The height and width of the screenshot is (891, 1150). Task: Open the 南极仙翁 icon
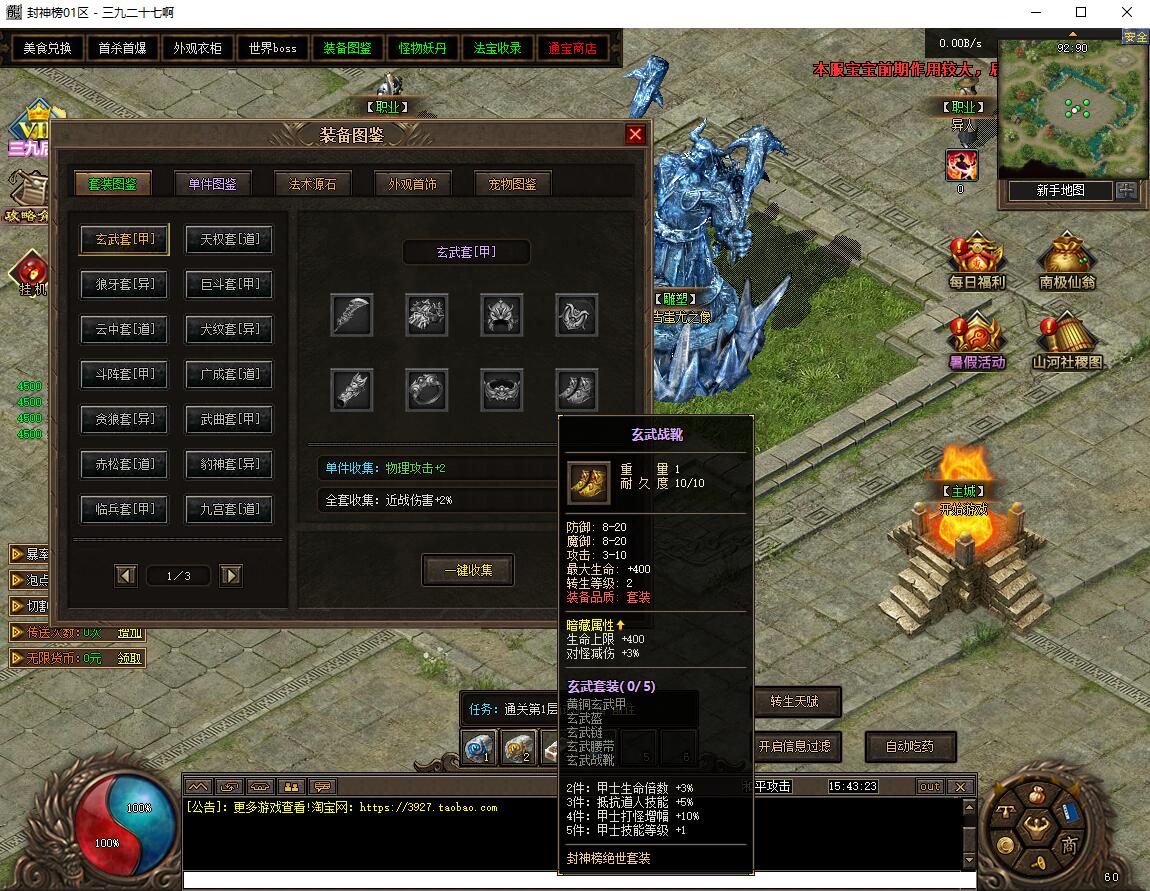pos(1066,262)
